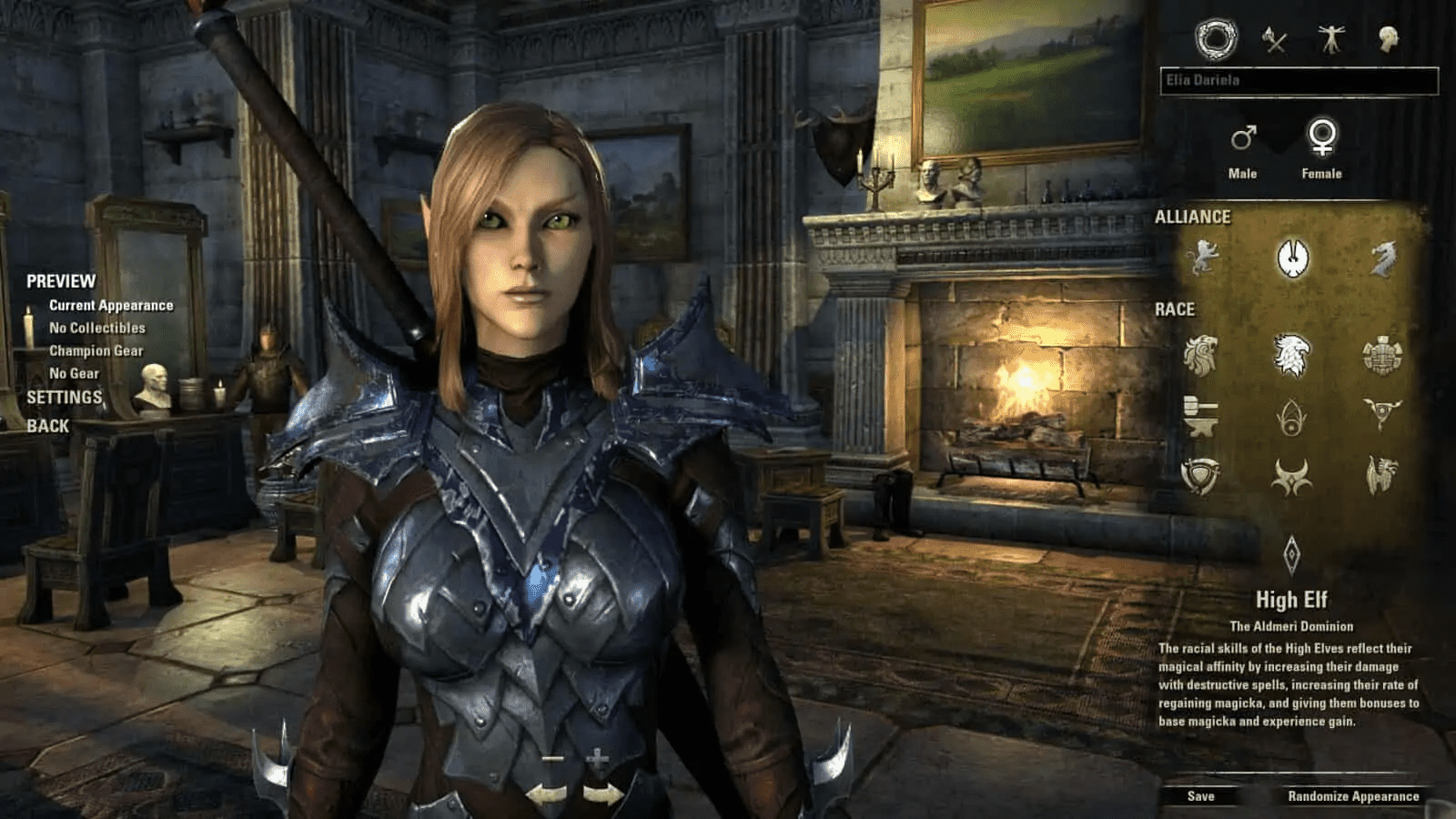Go Back from character creation
Screen dimensions: 1456x819
[47, 426]
